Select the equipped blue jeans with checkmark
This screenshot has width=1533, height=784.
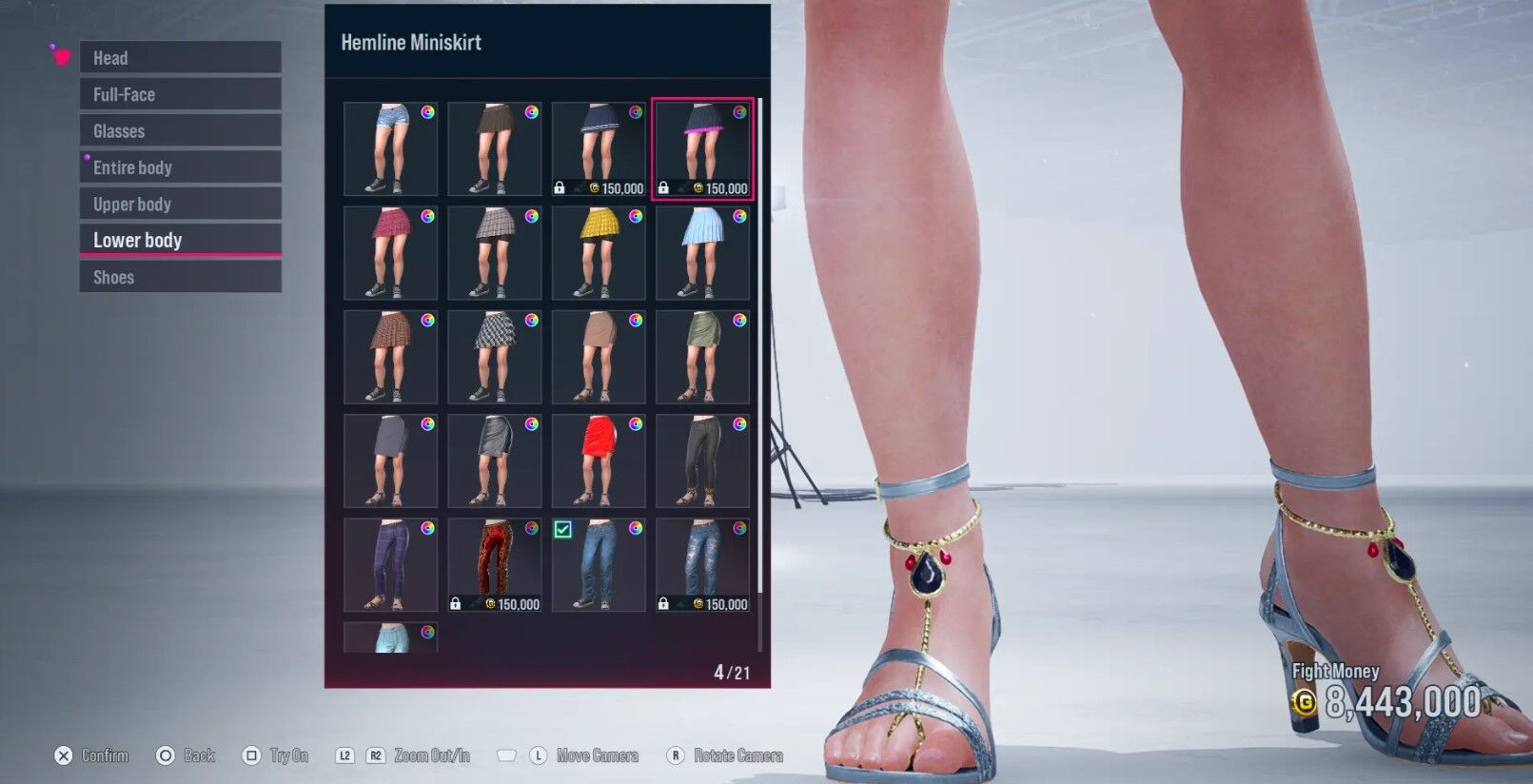(599, 564)
